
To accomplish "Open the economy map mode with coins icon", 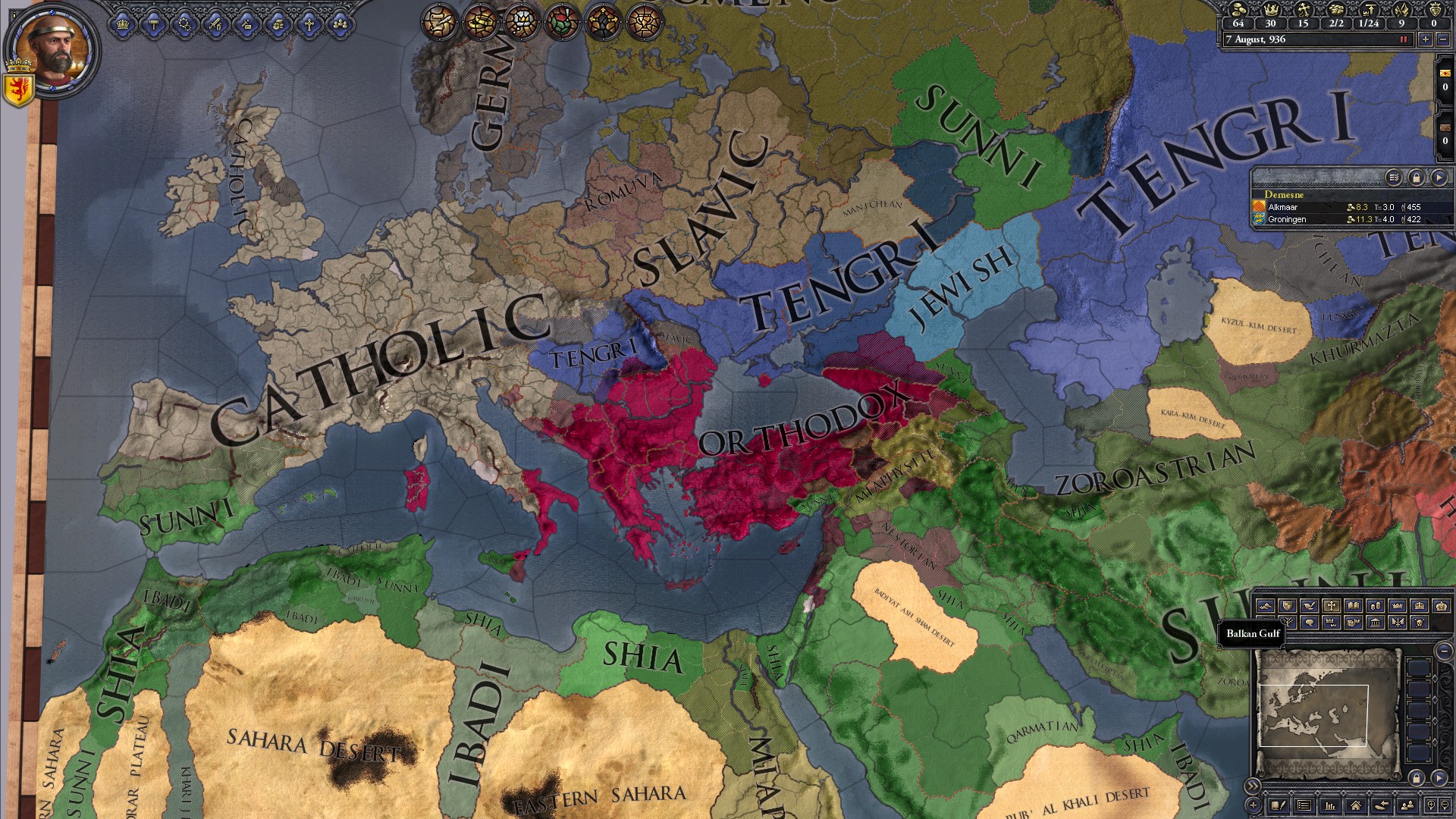I will 1376,606.
